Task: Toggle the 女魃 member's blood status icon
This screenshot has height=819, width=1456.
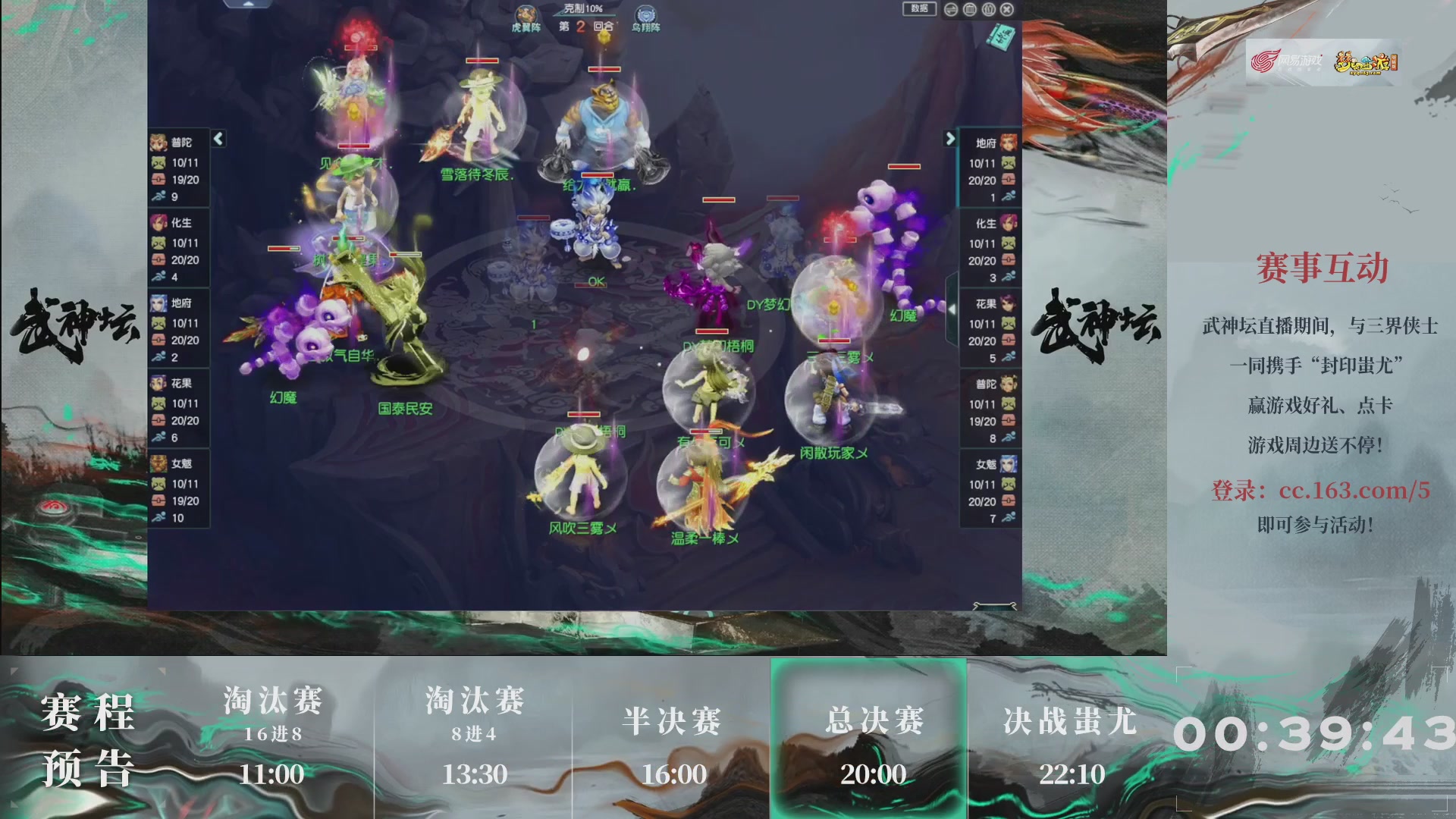Action: coord(158,501)
